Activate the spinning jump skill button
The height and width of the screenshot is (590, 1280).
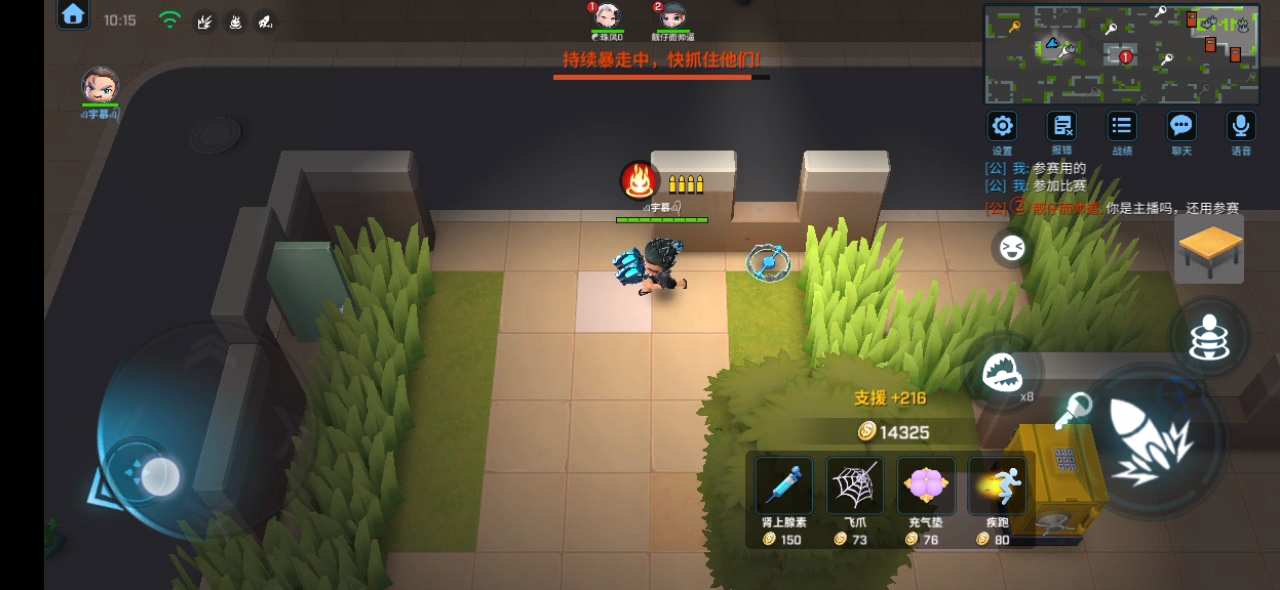pos(1209,337)
